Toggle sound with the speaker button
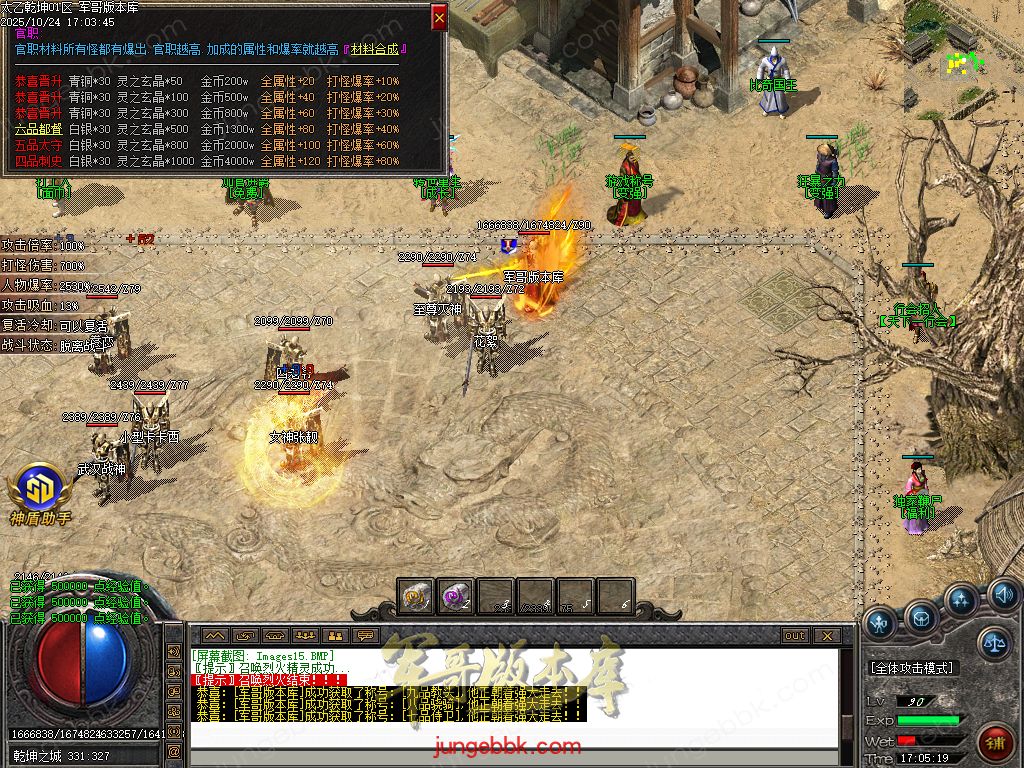The image size is (1024, 768). tap(1003, 597)
